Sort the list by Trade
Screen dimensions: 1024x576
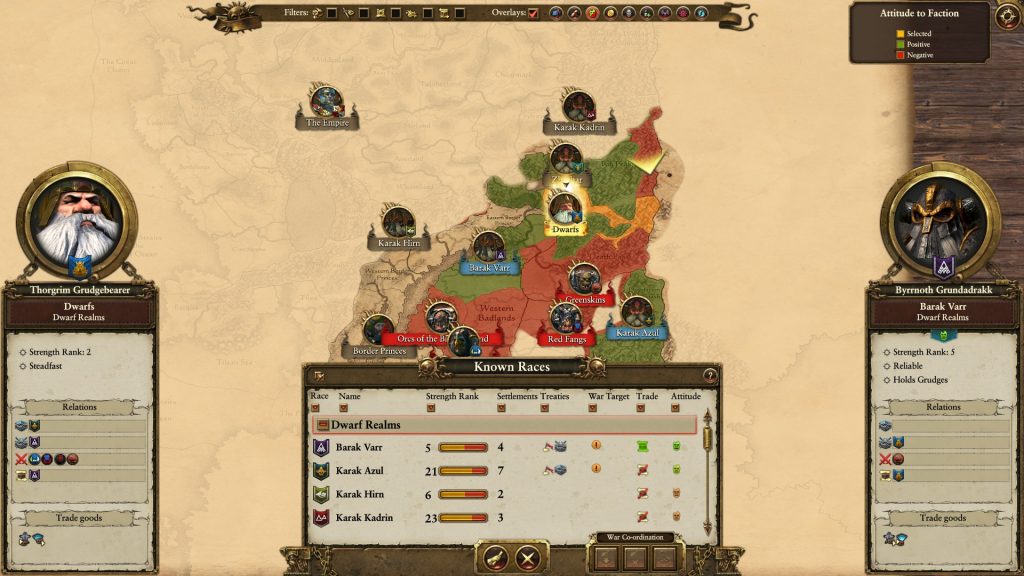[641, 408]
